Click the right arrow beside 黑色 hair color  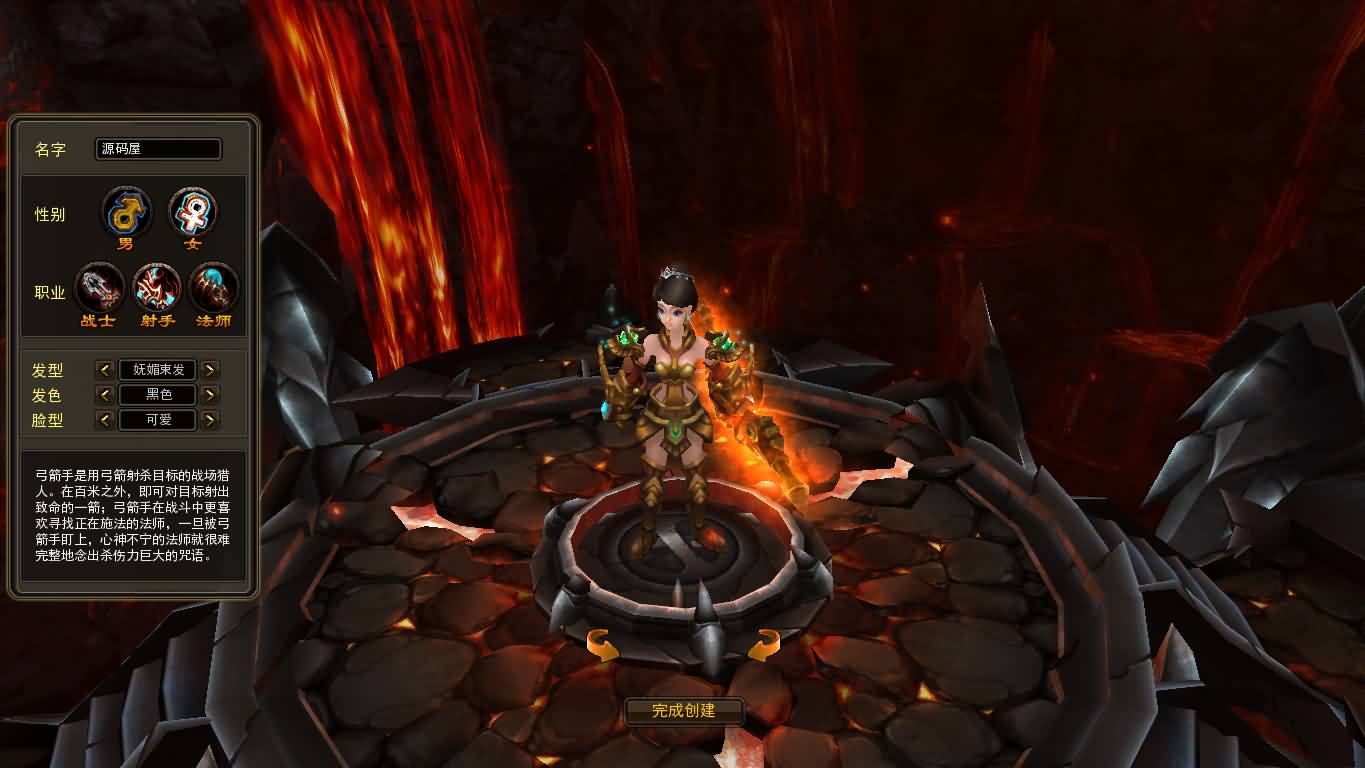click(x=211, y=394)
